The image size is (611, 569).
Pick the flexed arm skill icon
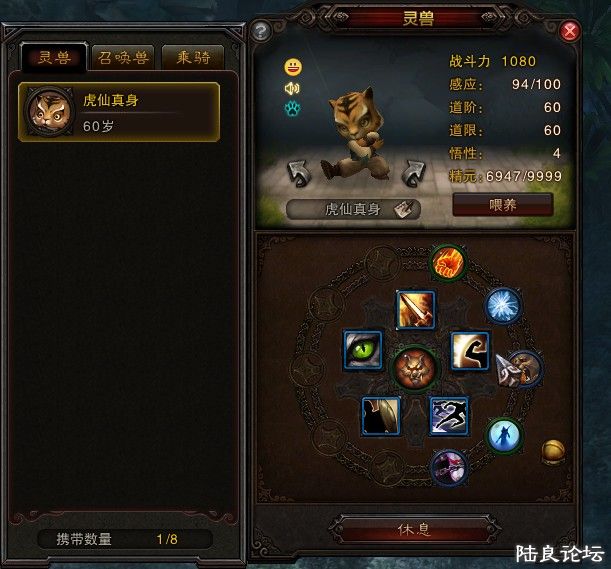(469, 350)
